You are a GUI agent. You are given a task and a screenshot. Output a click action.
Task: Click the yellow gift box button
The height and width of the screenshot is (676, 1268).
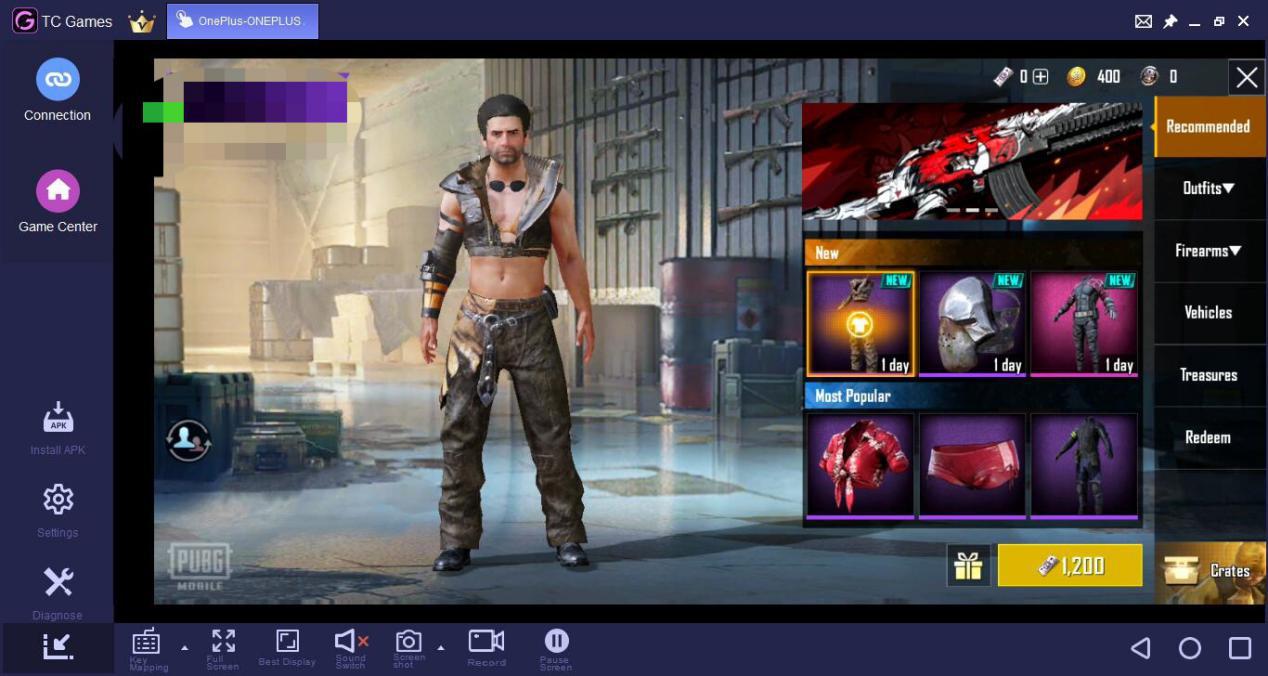click(x=968, y=566)
